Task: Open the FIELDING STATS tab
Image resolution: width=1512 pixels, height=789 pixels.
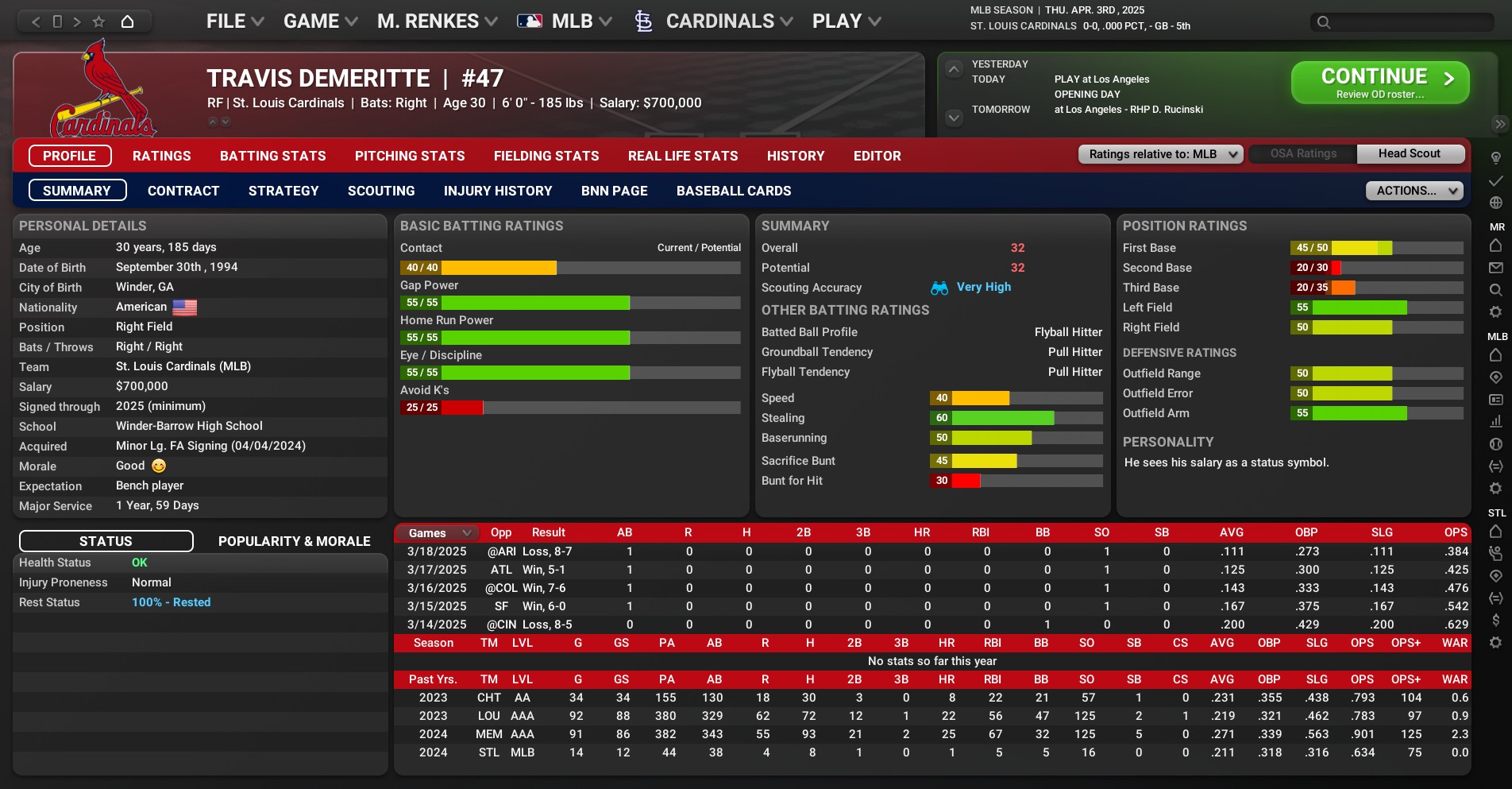Action: [x=546, y=156]
